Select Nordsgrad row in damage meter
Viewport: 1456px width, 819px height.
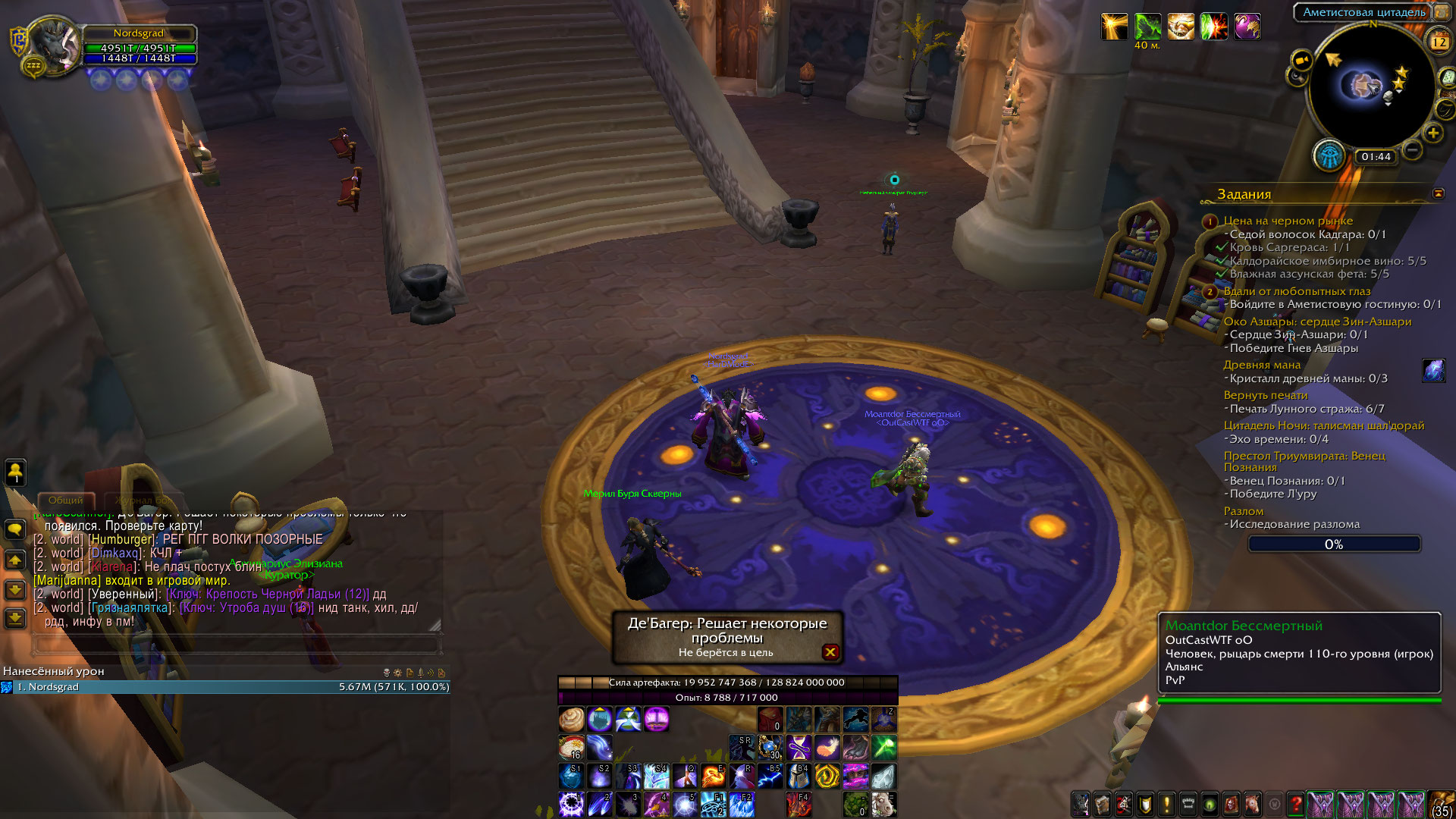(227, 687)
